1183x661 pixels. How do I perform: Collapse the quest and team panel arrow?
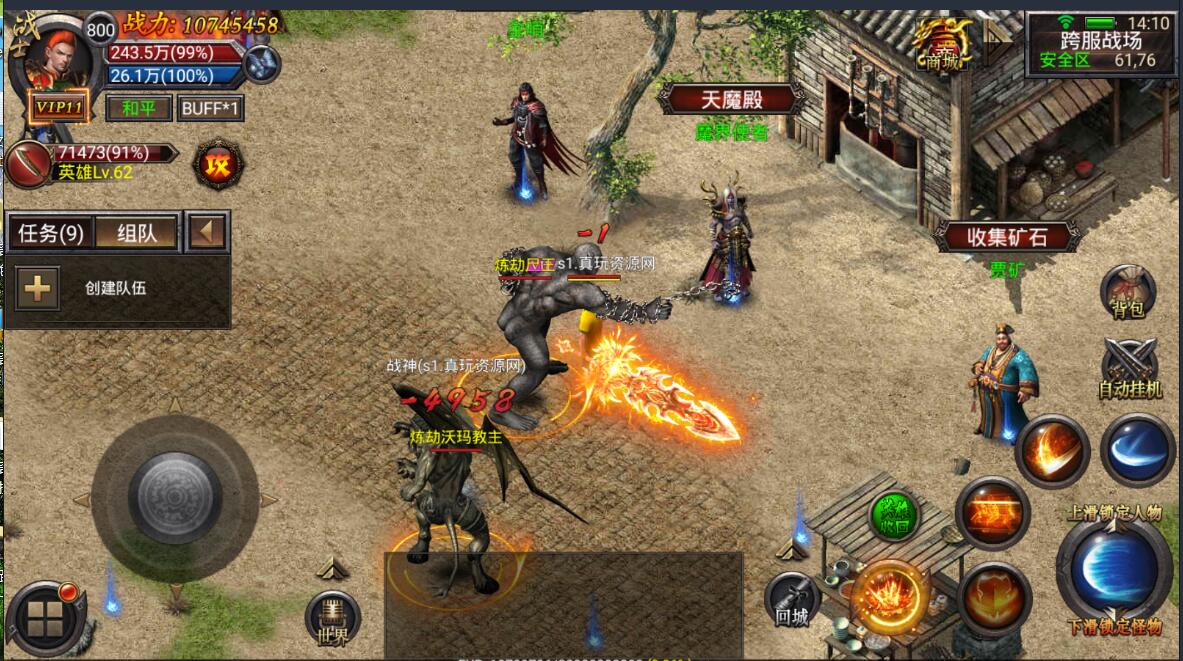pyautogui.click(x=207, y=233)
